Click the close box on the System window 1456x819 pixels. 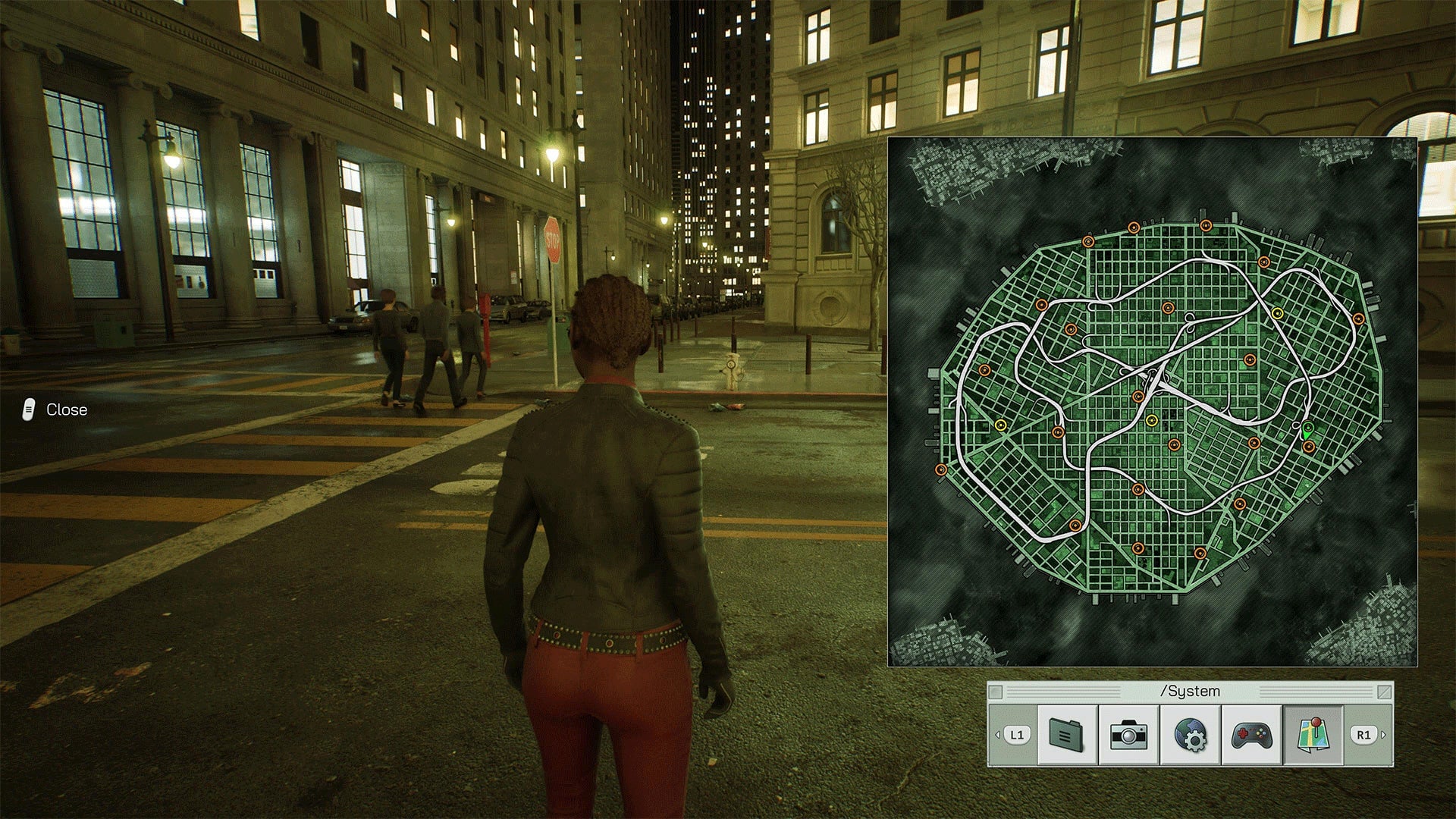(996, 691)
